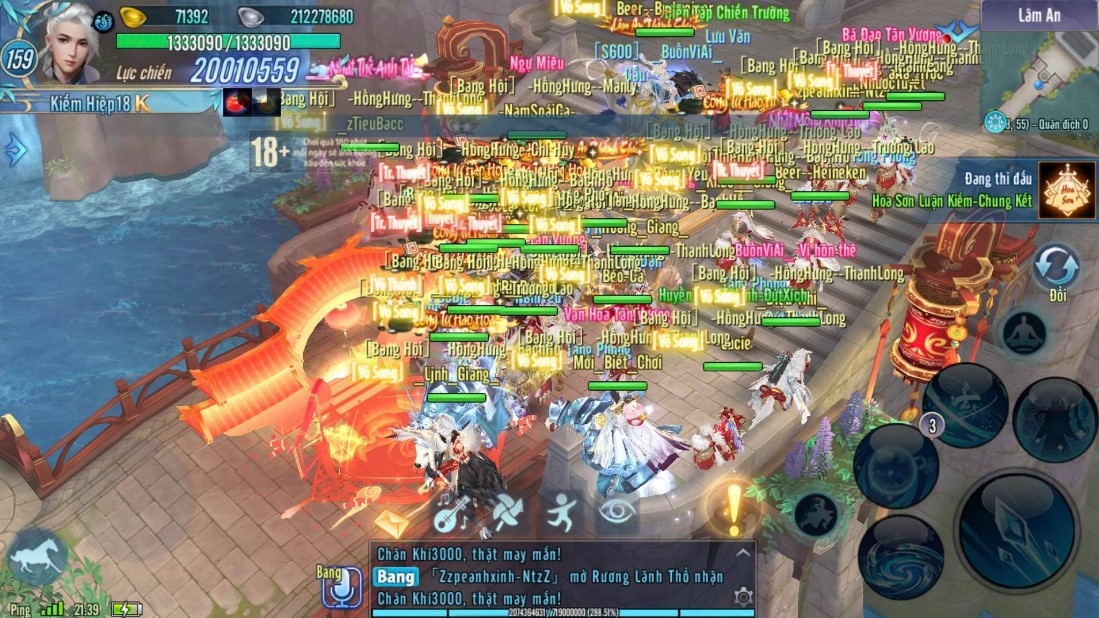Expand the left side panel arrow
Screen dimensions: 1099x618
pyautogui.click(x=16, y=150)
